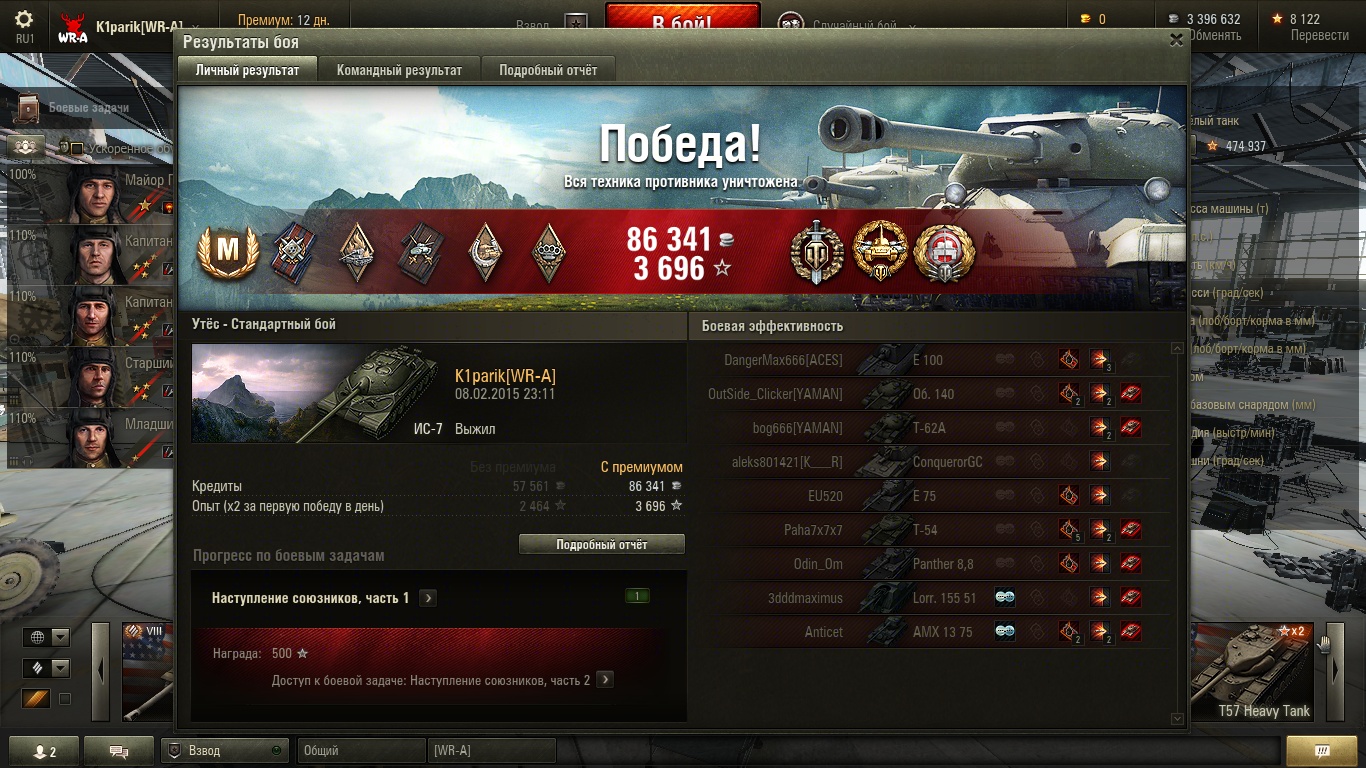Close the battle results window

tap(1176, 40)
